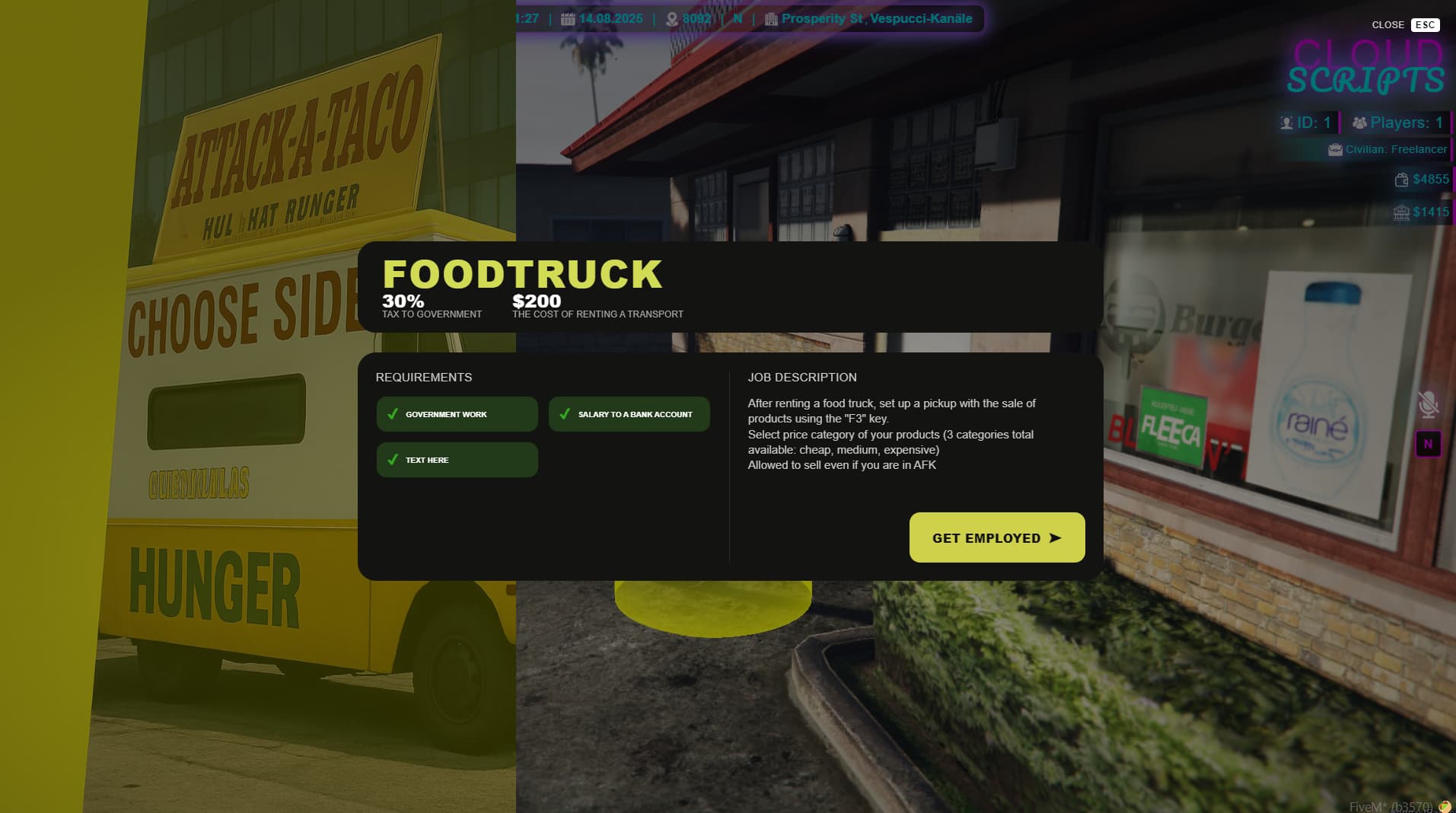1456x813 pixels.
Task: Click the building icon beside Prosperity St
Action: coord(771,18)
